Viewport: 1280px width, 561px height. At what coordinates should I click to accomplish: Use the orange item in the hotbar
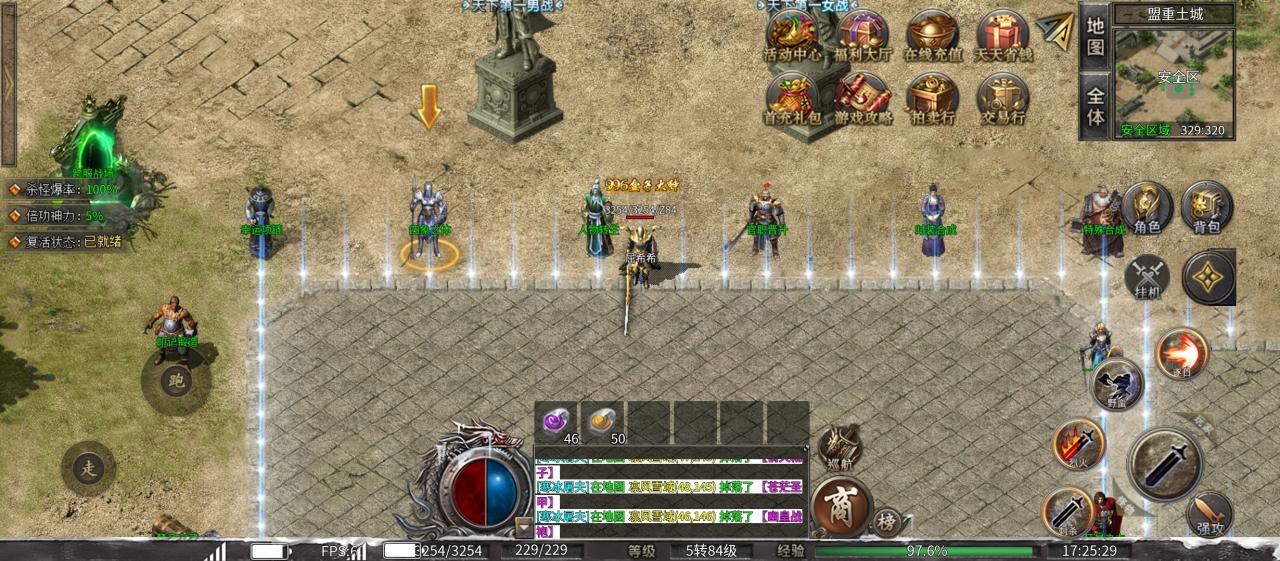coord(603,422)
